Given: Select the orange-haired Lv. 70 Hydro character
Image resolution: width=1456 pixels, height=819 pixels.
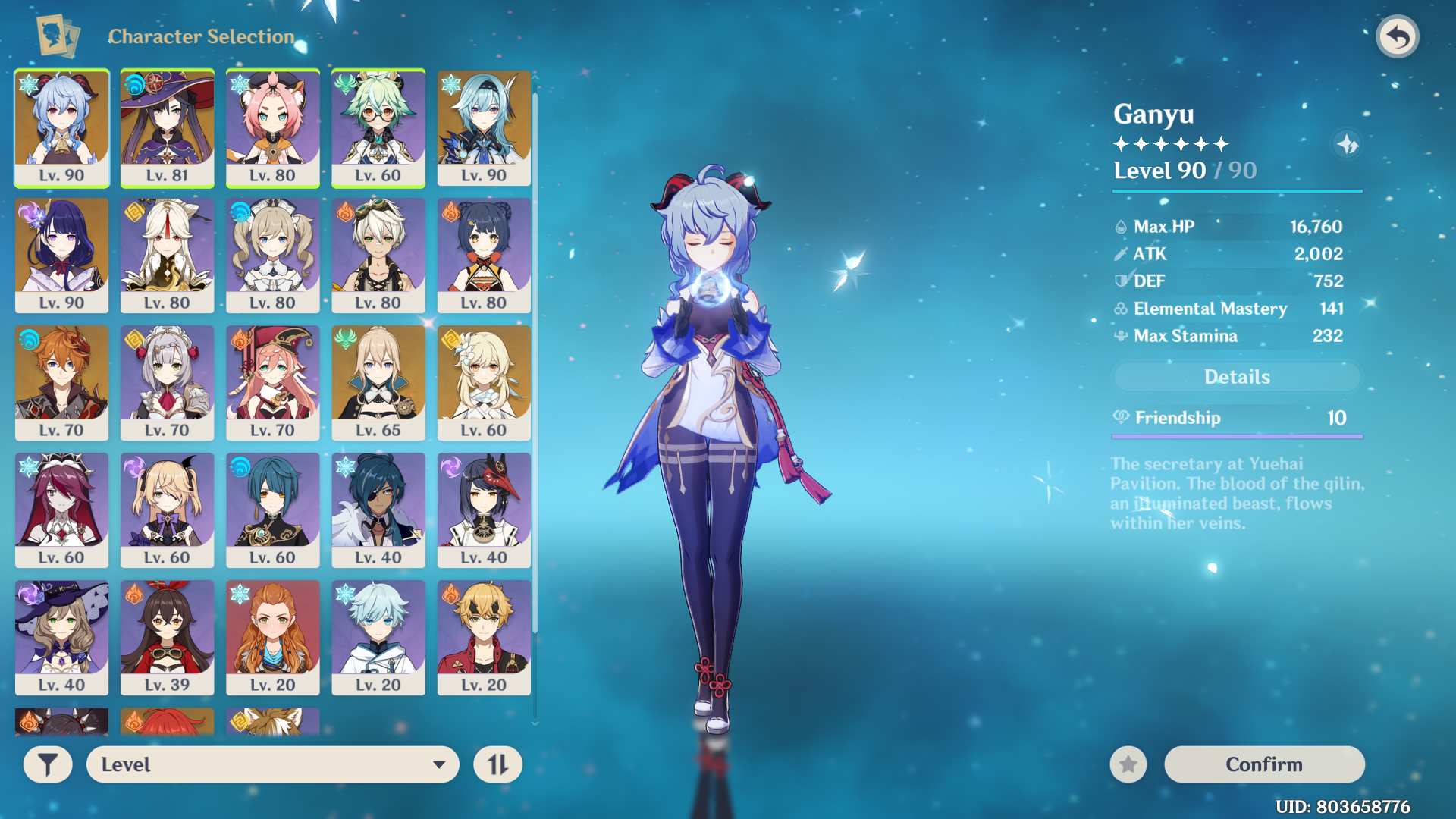Looking at the screenshot, I should pyautogui.click(x=62, y=382).
